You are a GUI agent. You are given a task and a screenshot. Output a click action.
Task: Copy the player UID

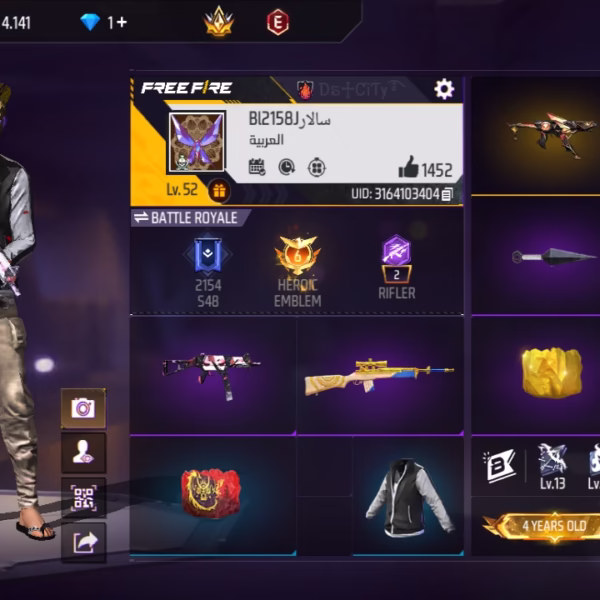447,194
